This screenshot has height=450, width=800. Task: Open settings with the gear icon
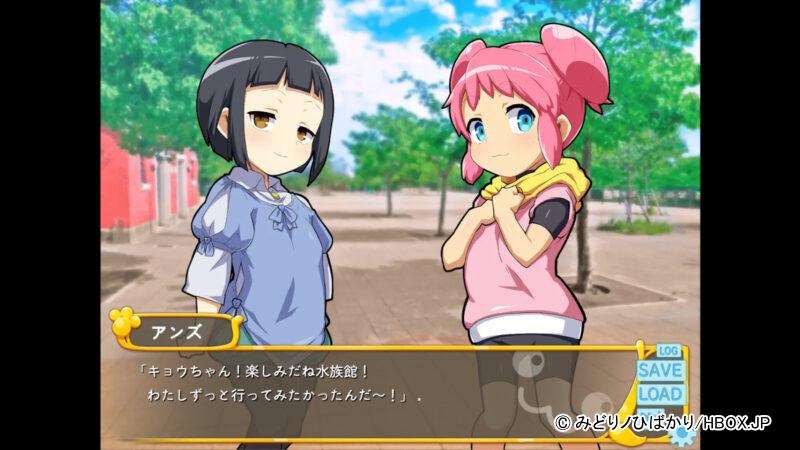(x=682, y=435)
